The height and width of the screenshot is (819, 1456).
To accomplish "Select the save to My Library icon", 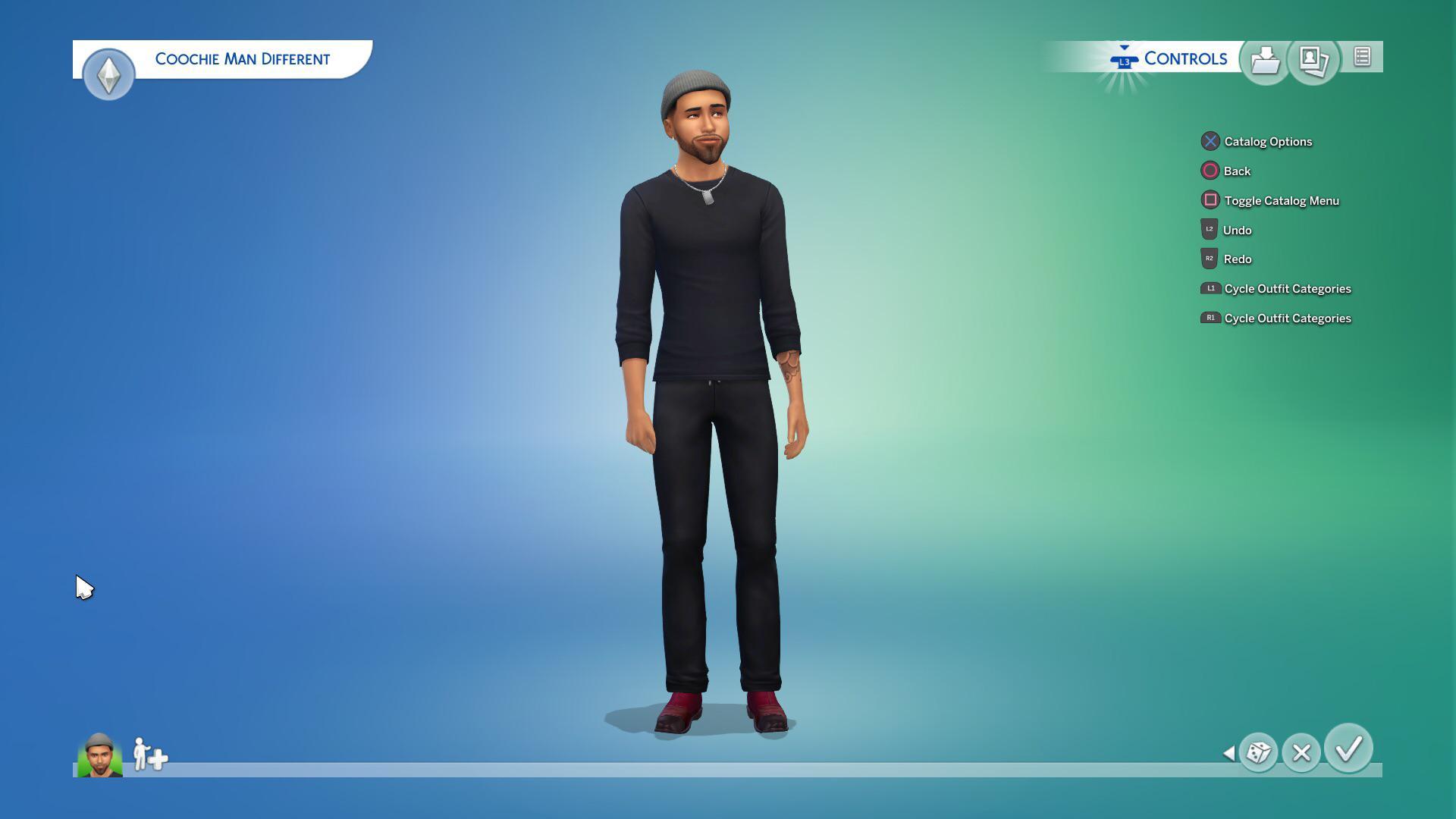I will tap(1265, 58).
